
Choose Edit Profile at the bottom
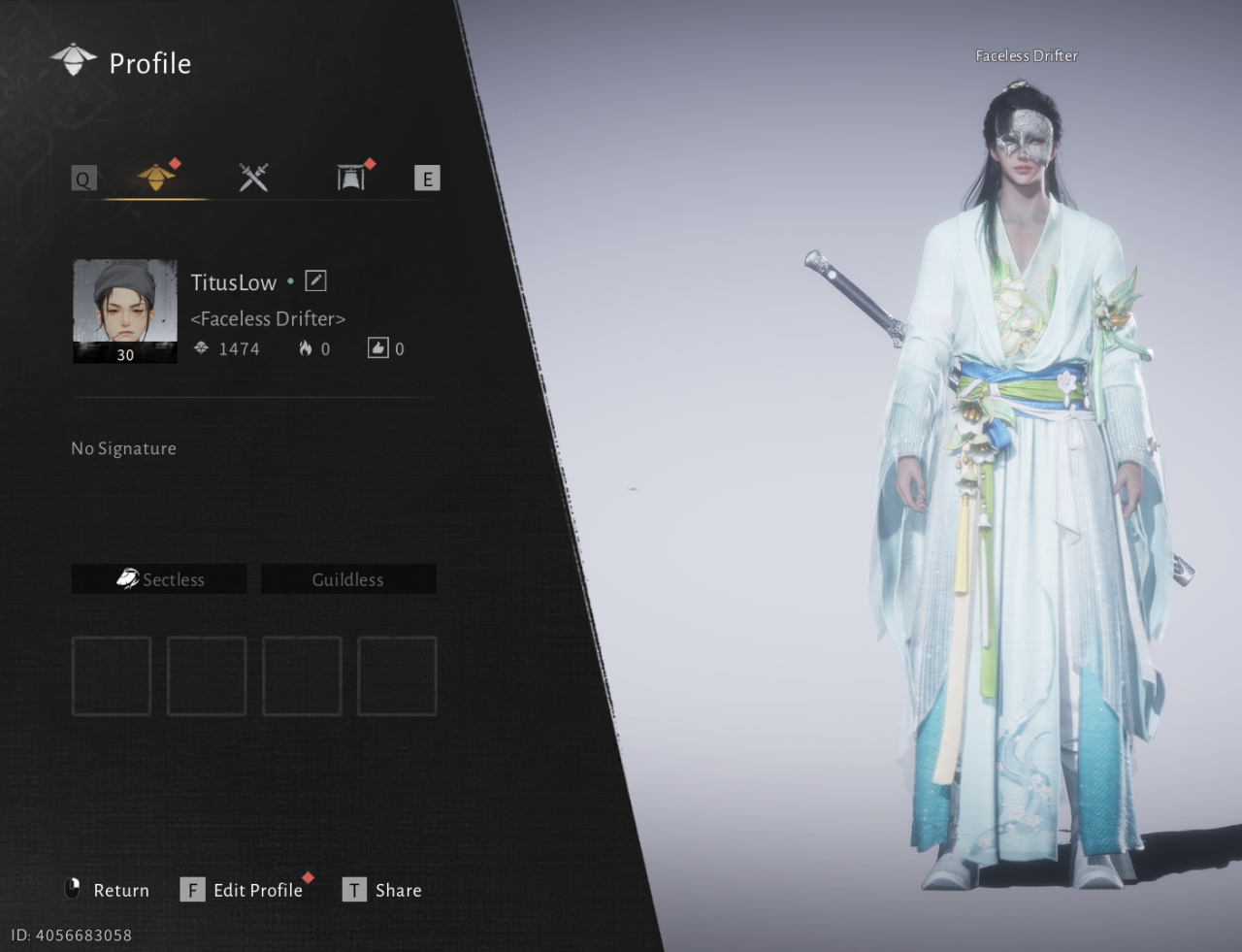(243, 890)
